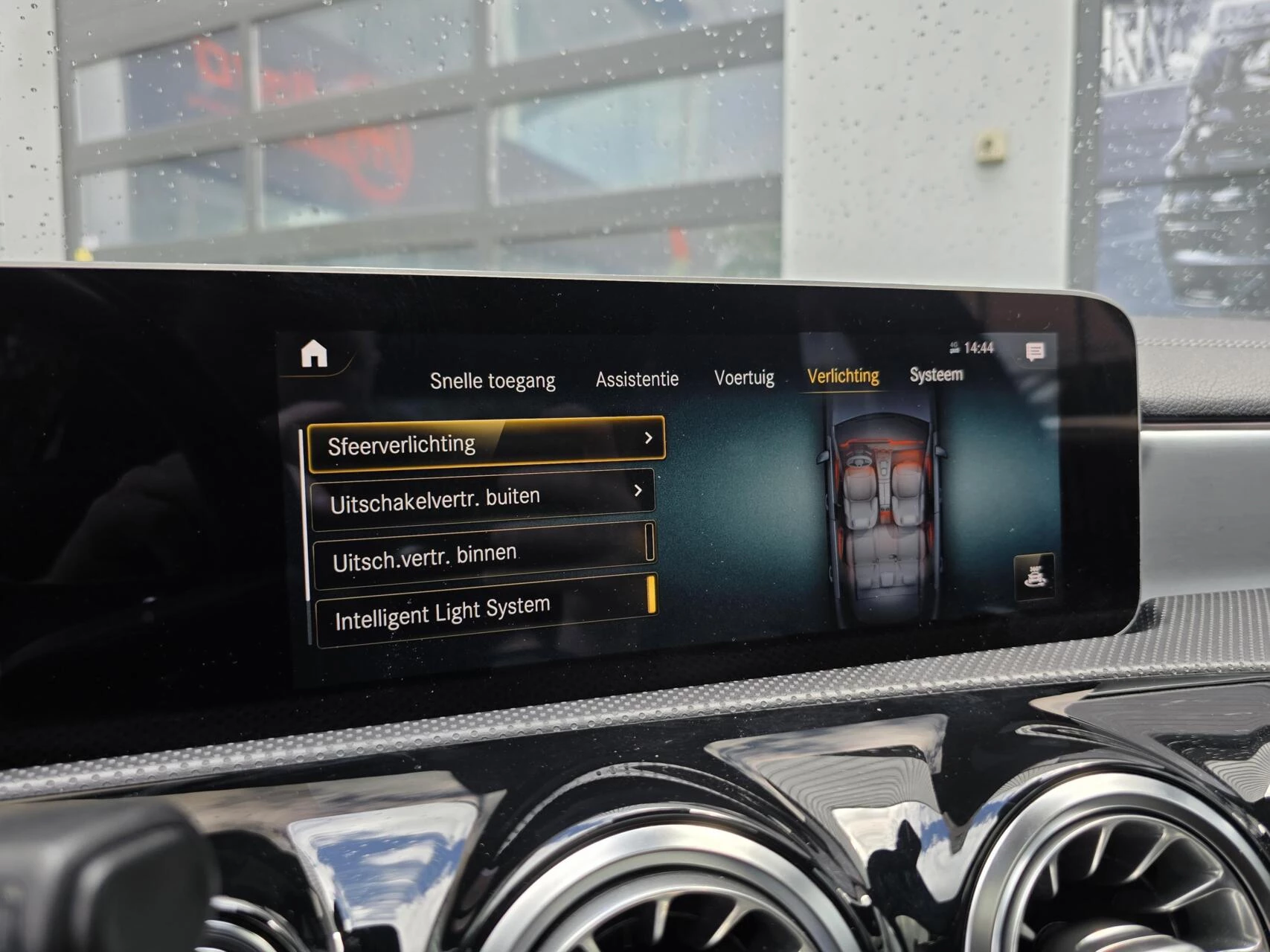Viewport: 1270px width, 952px height.
Task: Switch to the Snelle toegang tab
Action: [x=493, y=381]
